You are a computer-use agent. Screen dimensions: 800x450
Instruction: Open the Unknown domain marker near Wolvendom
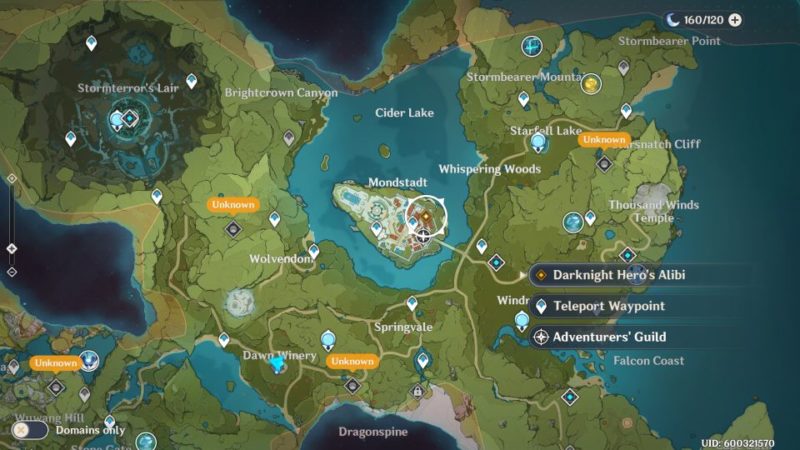pyautogui.click(x=233, y=229)
